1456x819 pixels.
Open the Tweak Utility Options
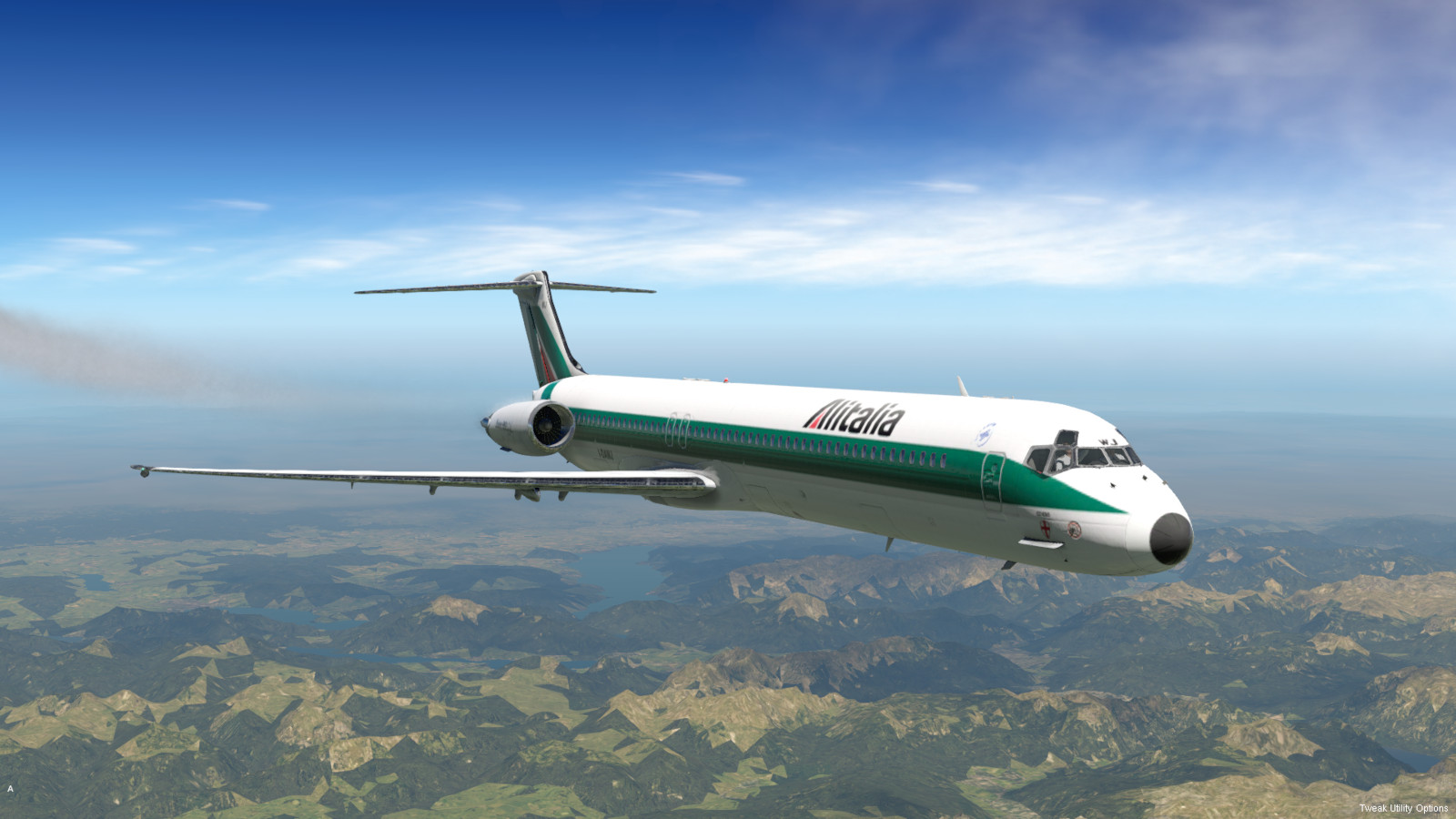click(1403, 808)
